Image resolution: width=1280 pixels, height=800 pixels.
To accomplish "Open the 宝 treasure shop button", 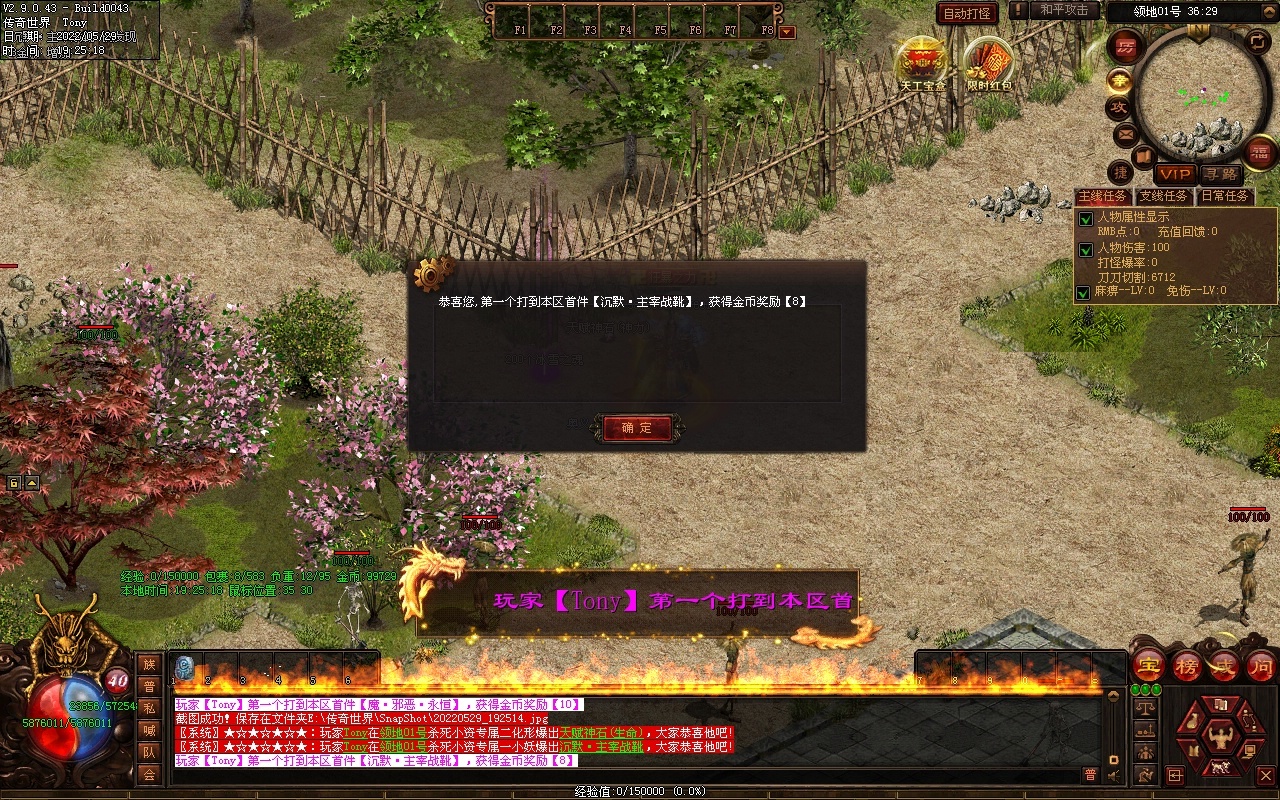I will (1148, 666).
